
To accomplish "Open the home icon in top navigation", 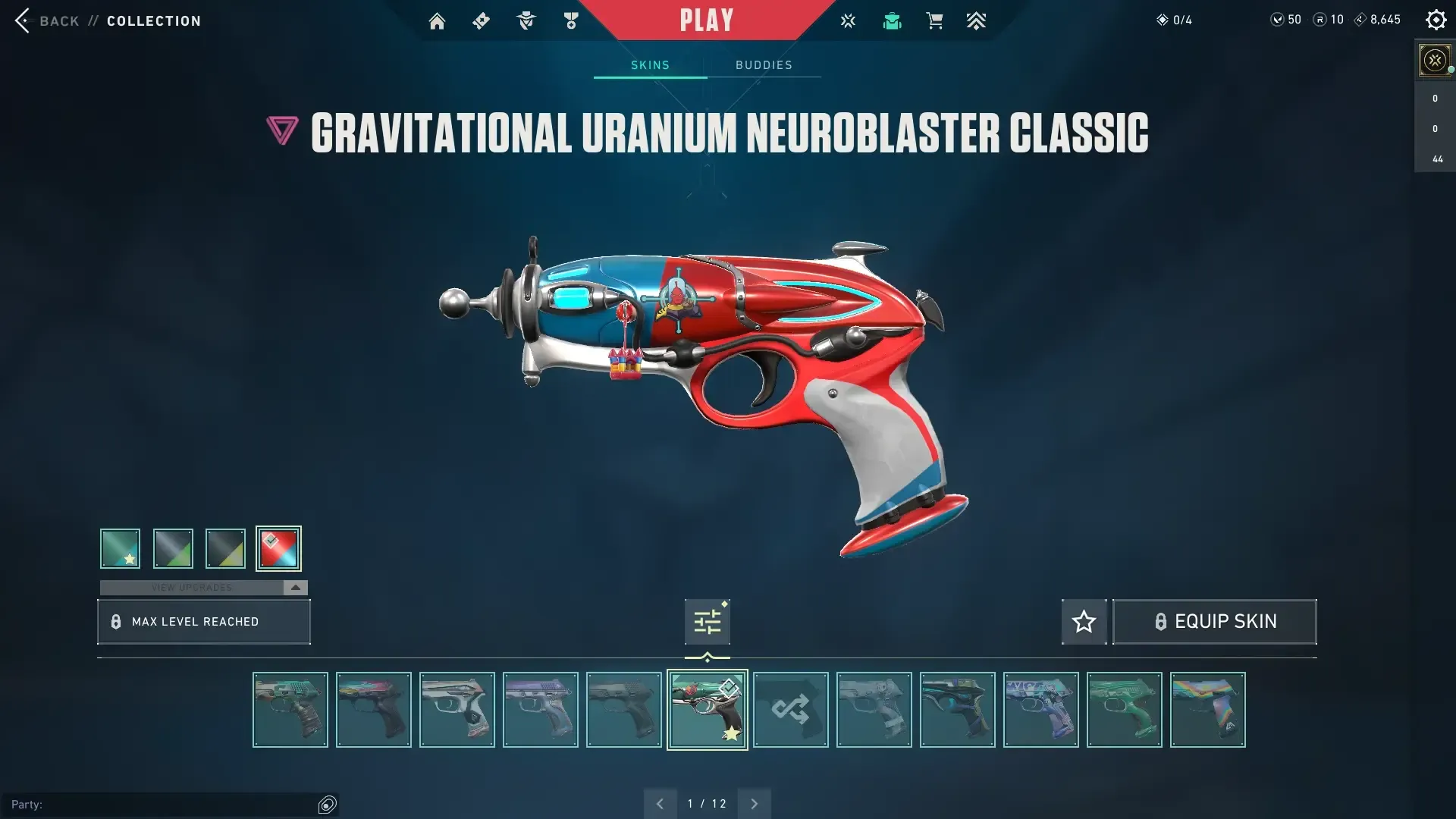I will (x=437, y=21).
